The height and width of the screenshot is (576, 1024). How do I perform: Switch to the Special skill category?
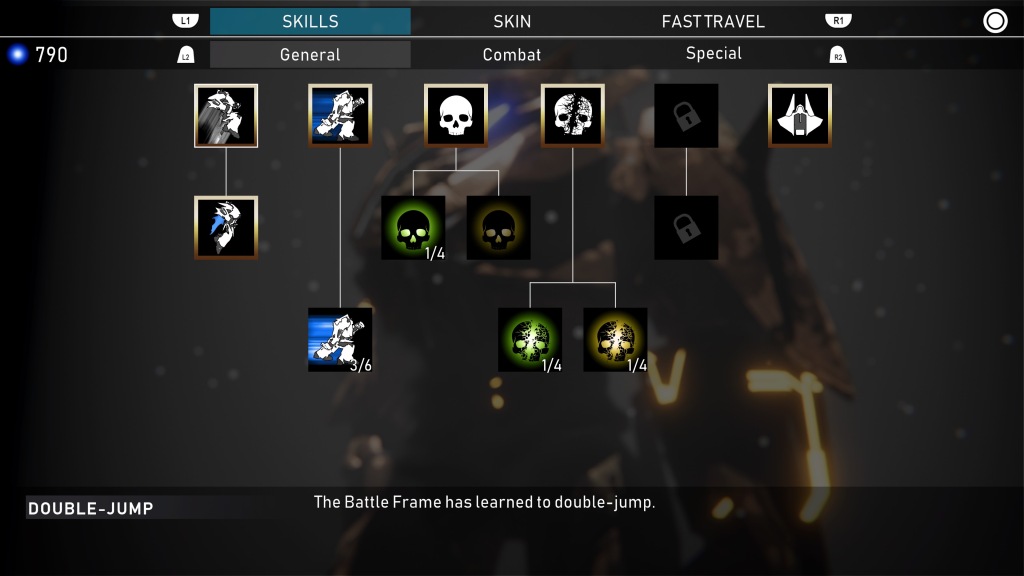[713, 54]
